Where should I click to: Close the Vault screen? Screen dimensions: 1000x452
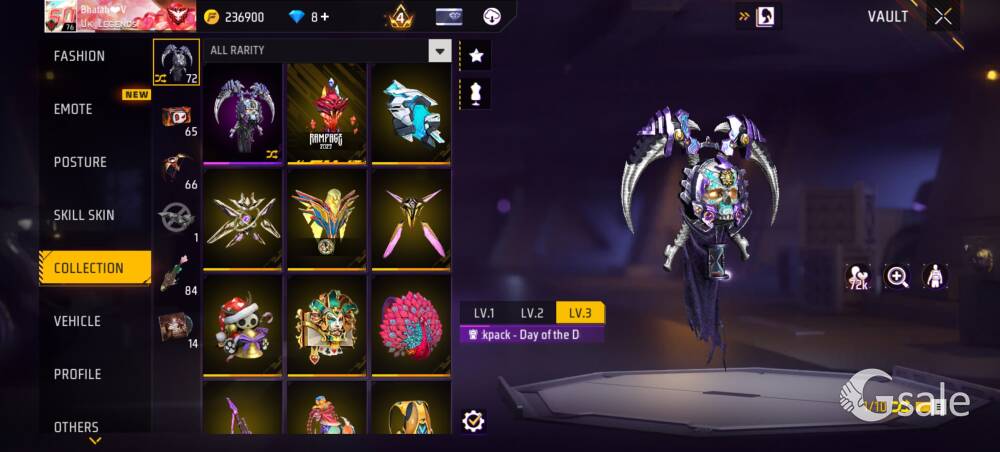(943, 17)
